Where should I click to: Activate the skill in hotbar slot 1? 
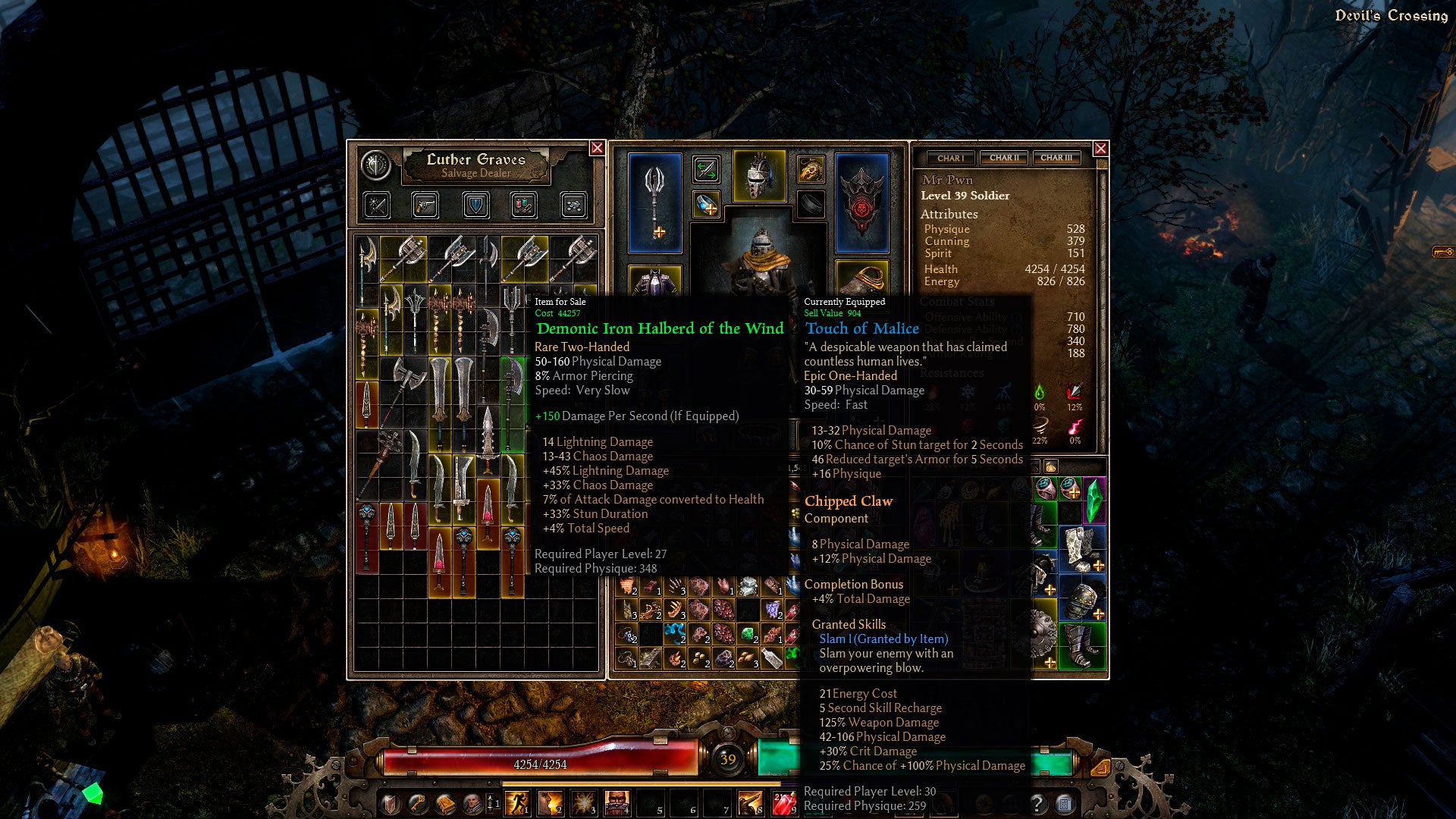coord(518,802)
